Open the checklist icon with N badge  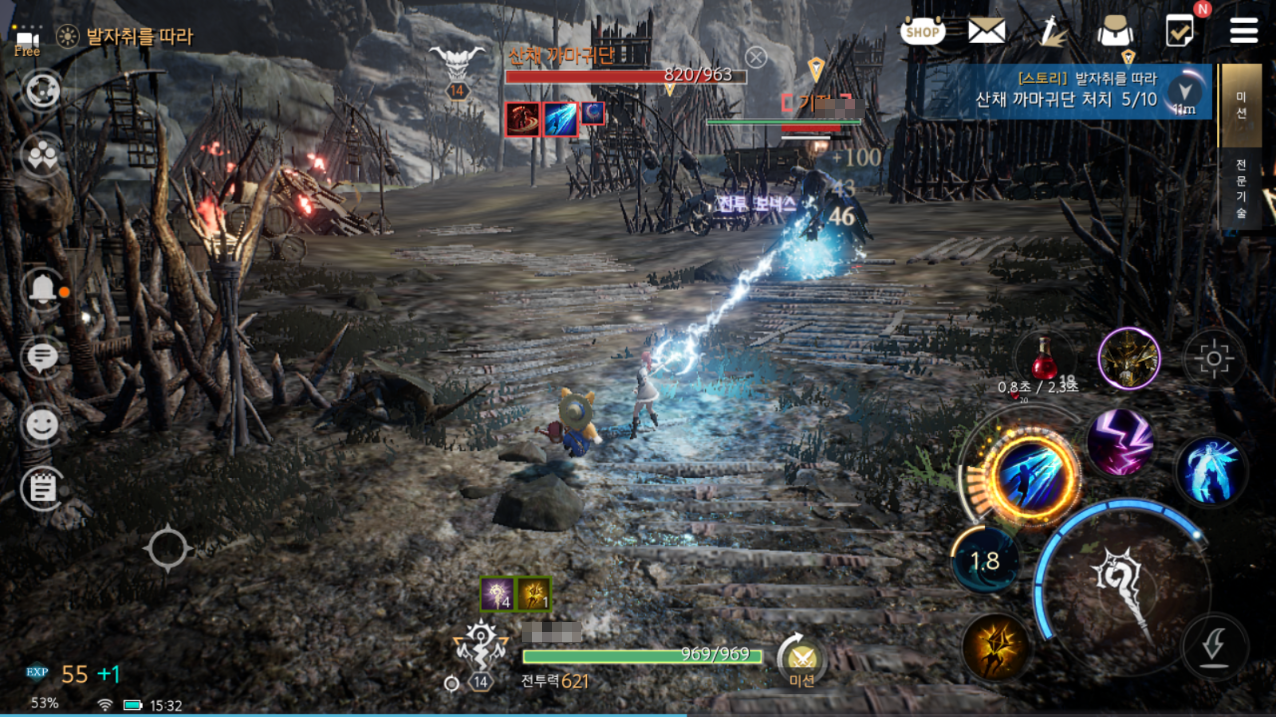click(x=1181, y=30)
